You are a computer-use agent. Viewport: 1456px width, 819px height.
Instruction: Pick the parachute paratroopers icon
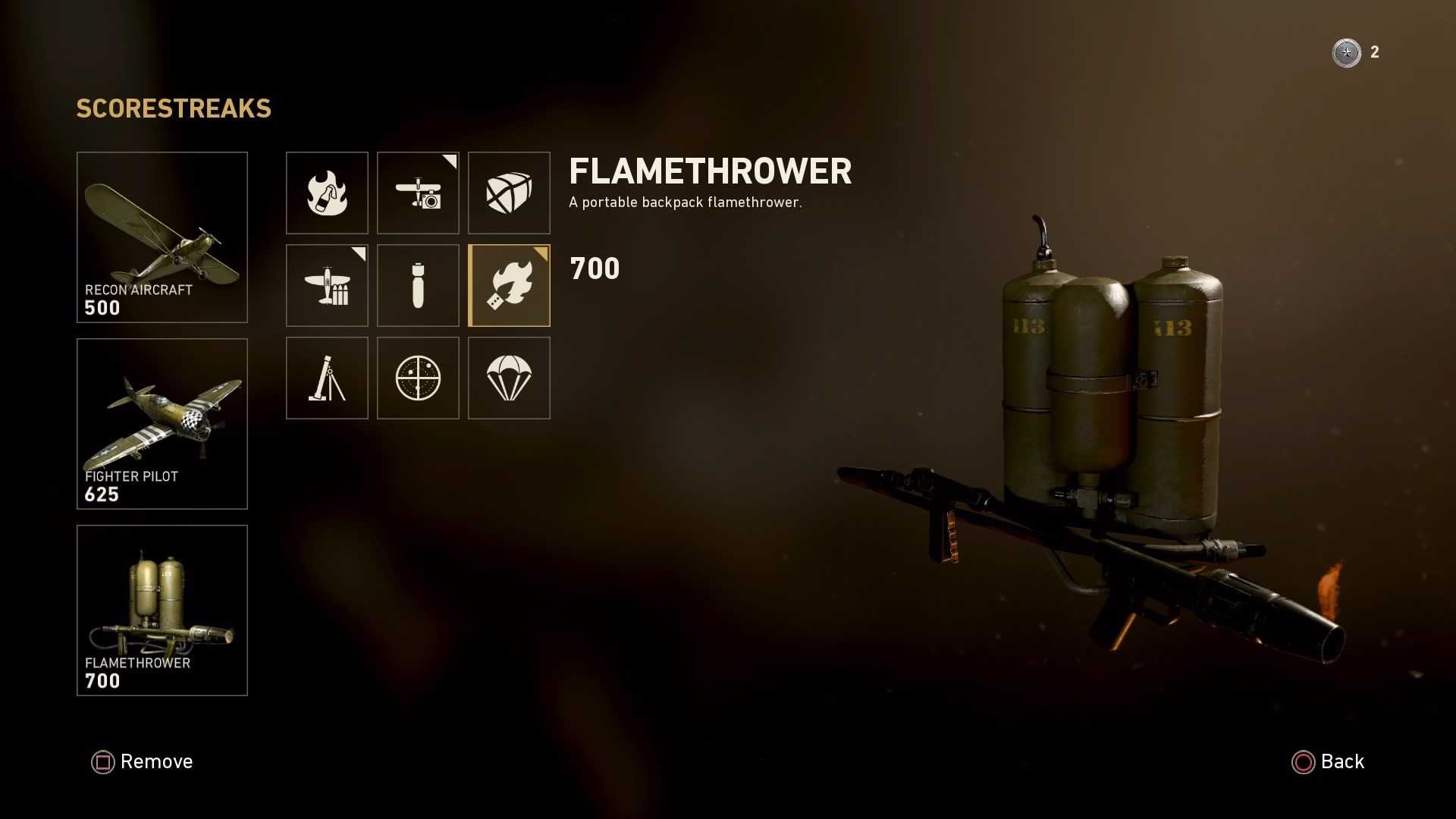509,378
